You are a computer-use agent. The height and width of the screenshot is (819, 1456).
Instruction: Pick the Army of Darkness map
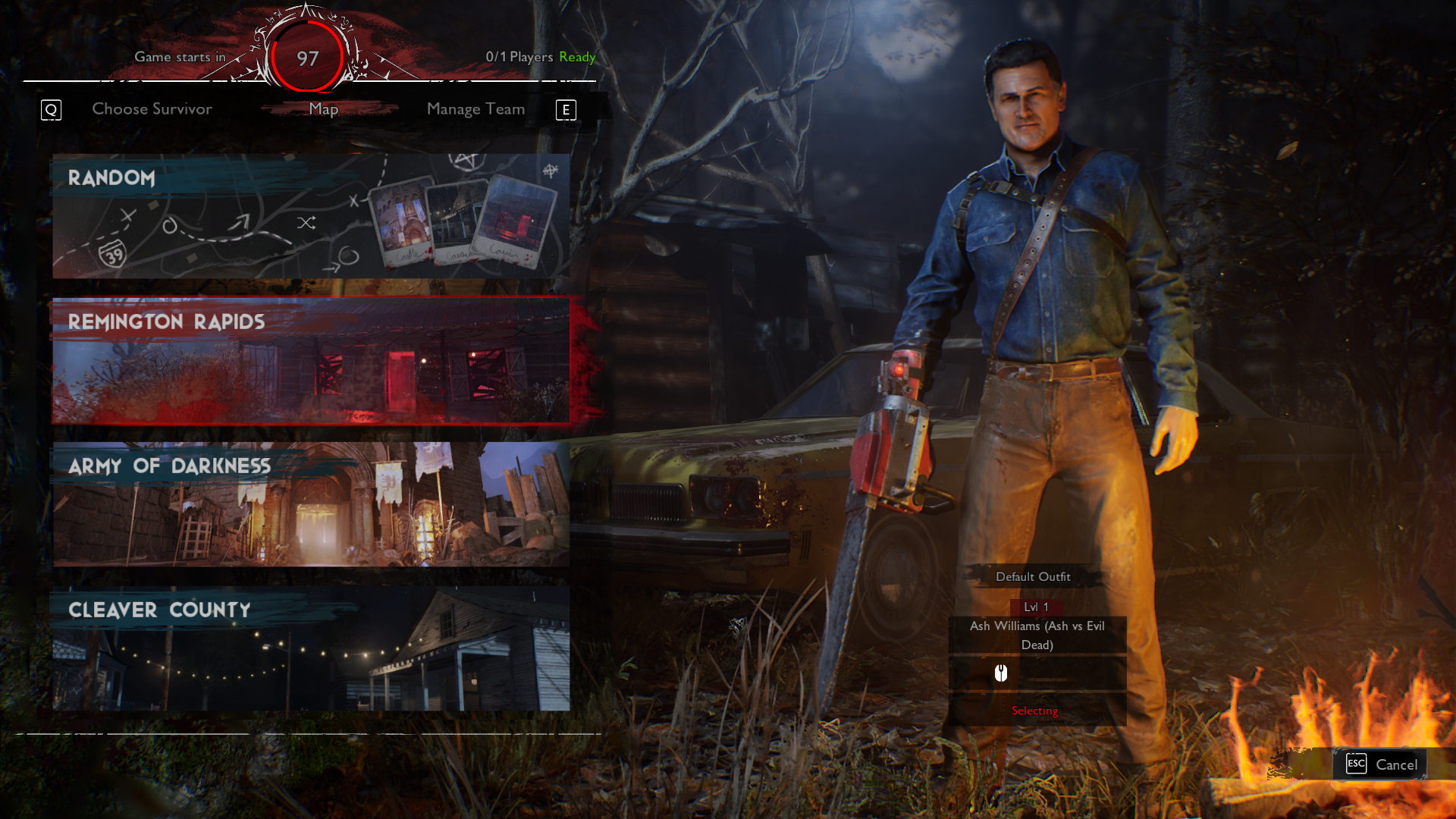point(311,505)
